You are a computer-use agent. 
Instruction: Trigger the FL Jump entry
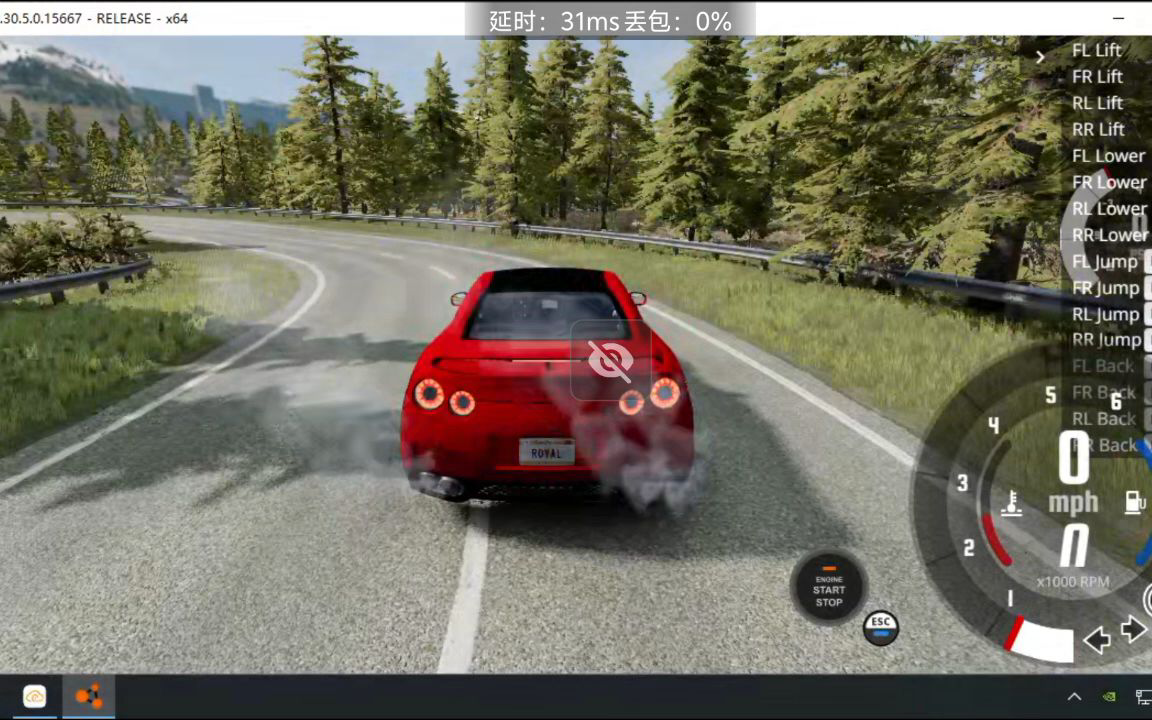tap(1105, 262)
